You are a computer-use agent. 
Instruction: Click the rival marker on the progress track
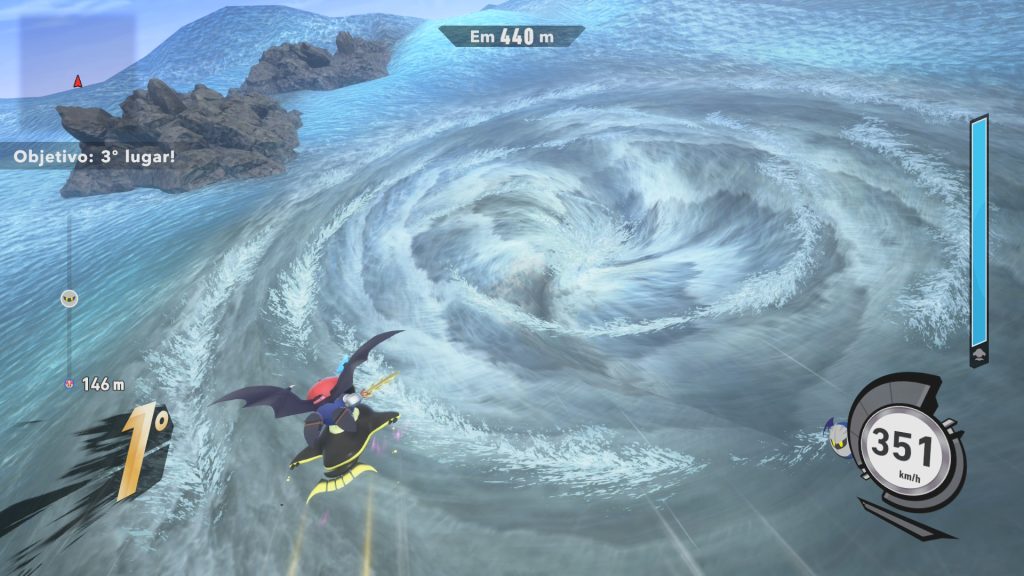[x=69, y=297]
